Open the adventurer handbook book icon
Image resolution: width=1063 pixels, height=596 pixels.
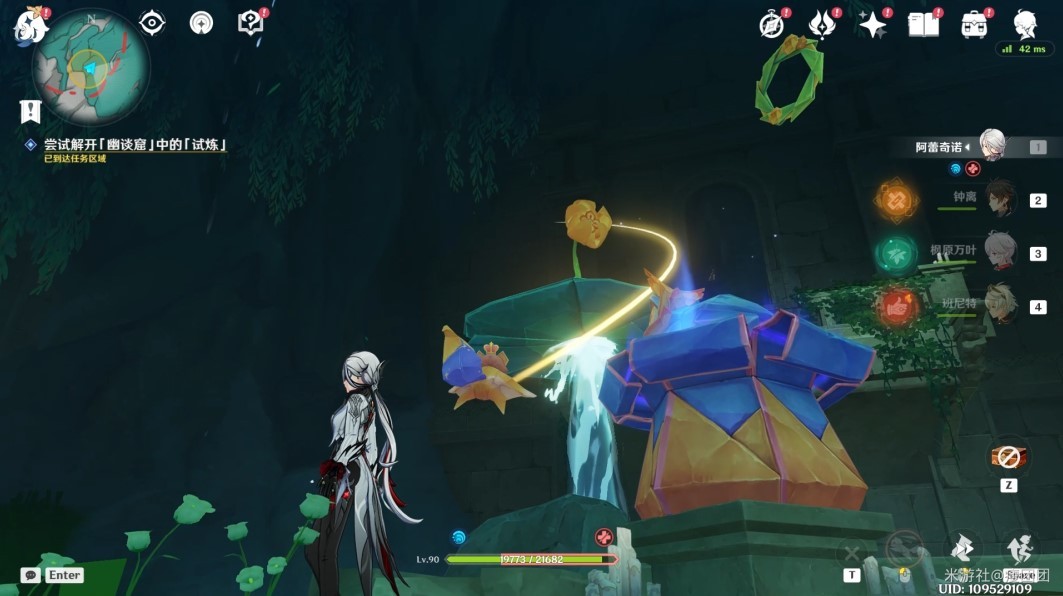pyautogui.click(x=923, y=25)
